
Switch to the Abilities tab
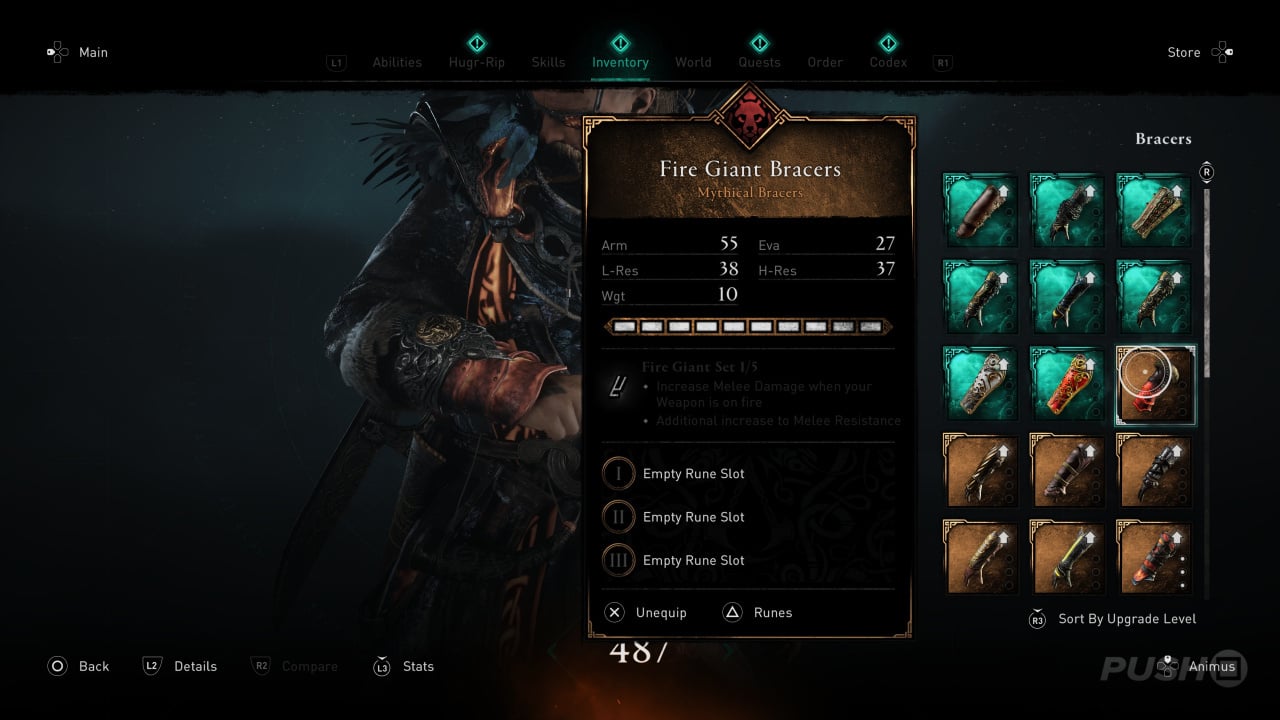397,62
